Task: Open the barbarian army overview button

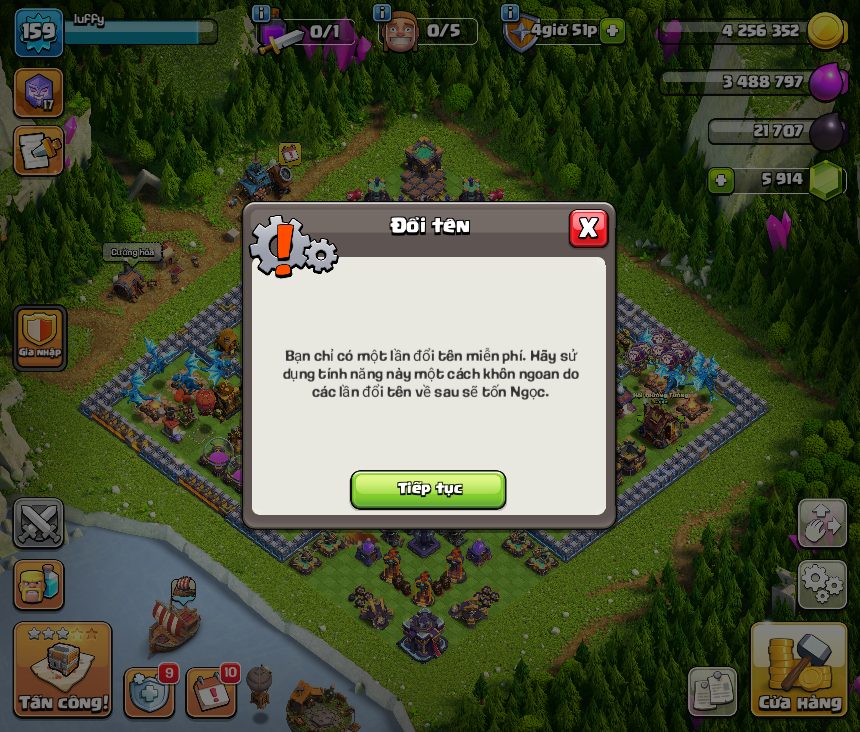Action: (39, 584)
